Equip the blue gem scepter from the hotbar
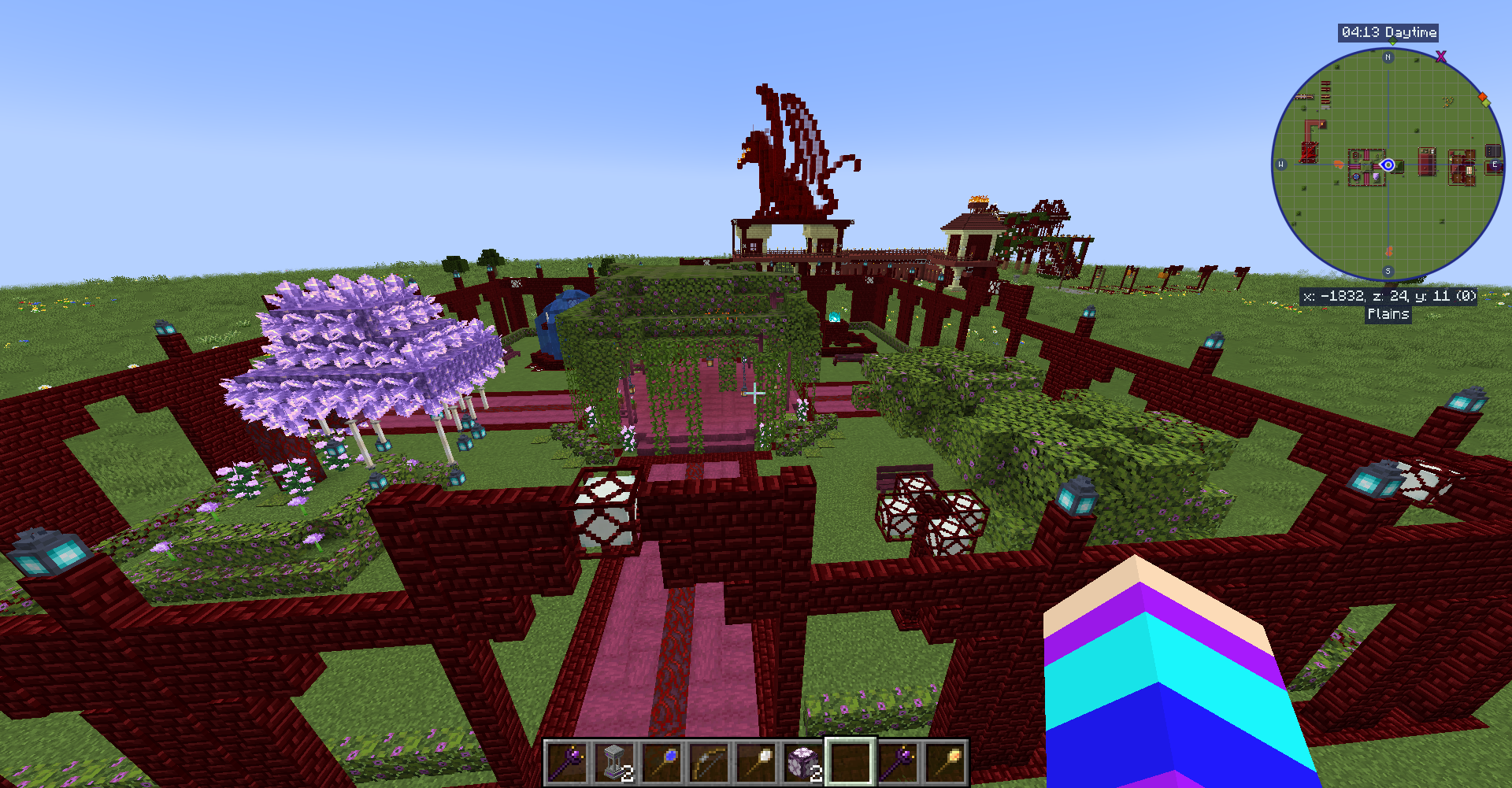This screenshot has width=1512, height=788. click(x=662, y=762)
